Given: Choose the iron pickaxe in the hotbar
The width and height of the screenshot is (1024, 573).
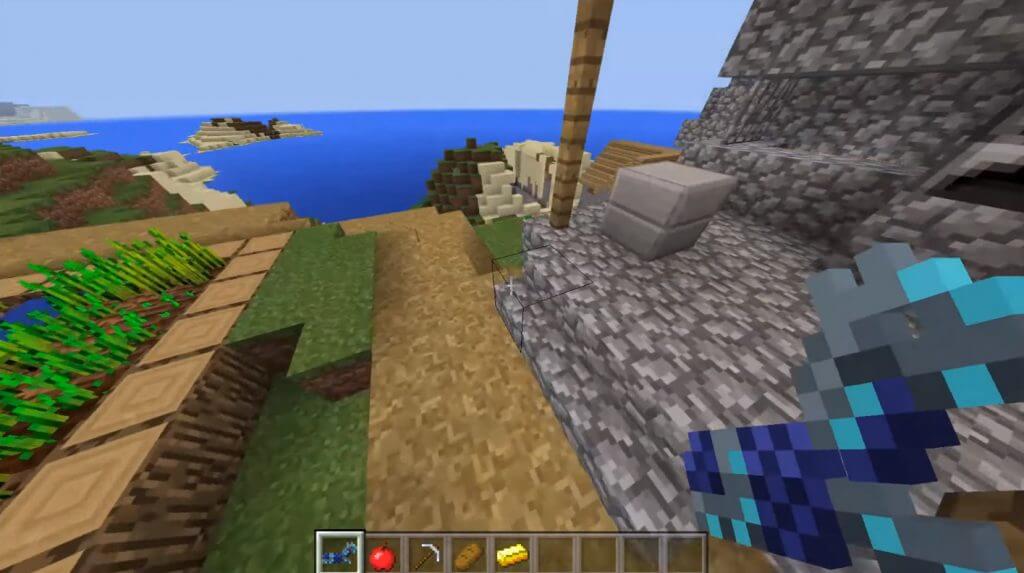Looking at the screenshot, I should 426,554.
